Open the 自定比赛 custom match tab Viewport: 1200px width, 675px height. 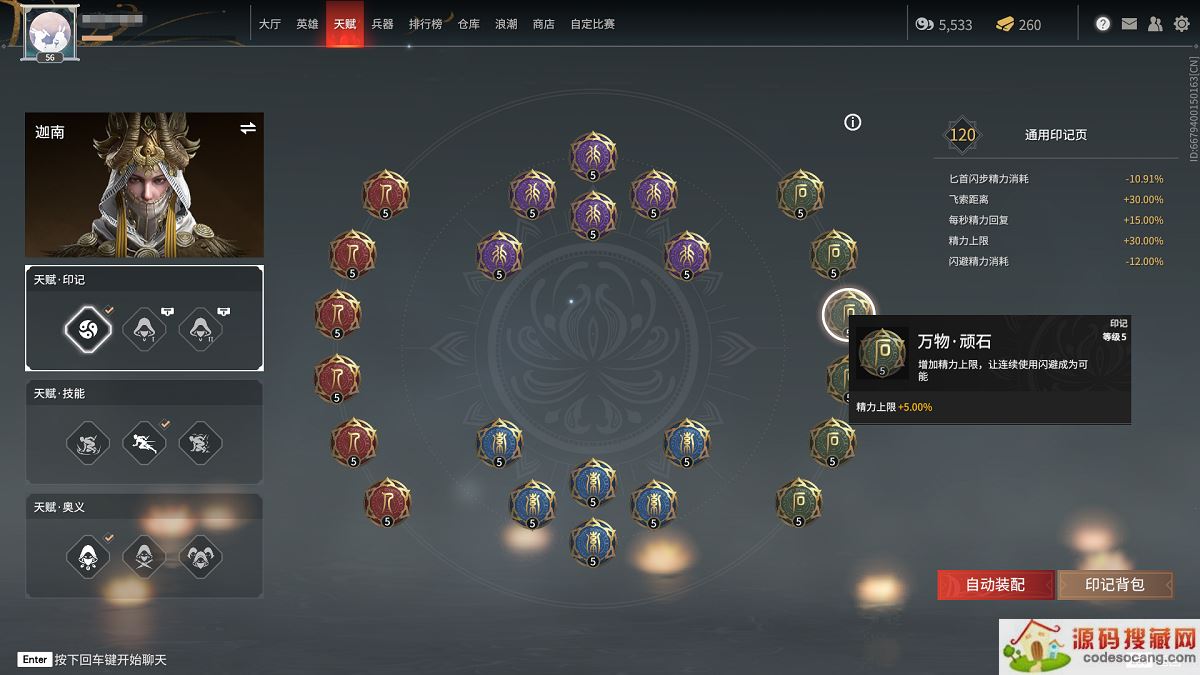[x=592, y=24]
